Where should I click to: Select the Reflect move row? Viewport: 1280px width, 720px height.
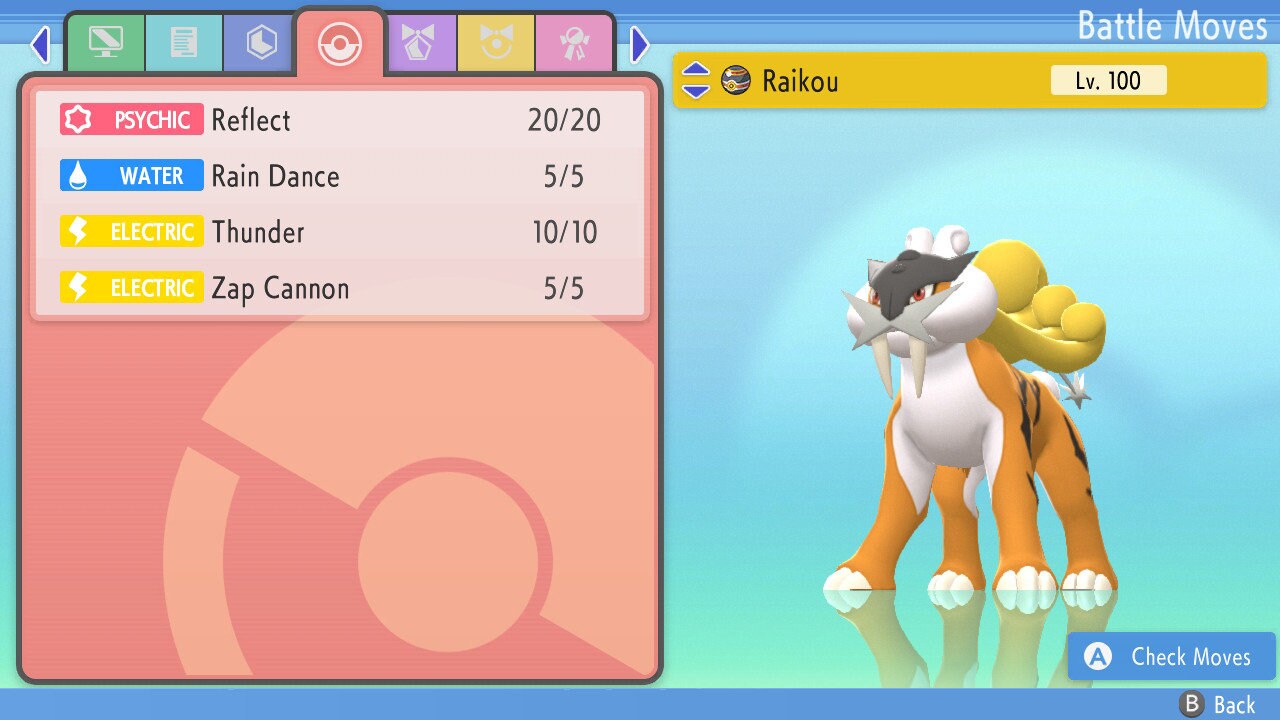point(340,120)
